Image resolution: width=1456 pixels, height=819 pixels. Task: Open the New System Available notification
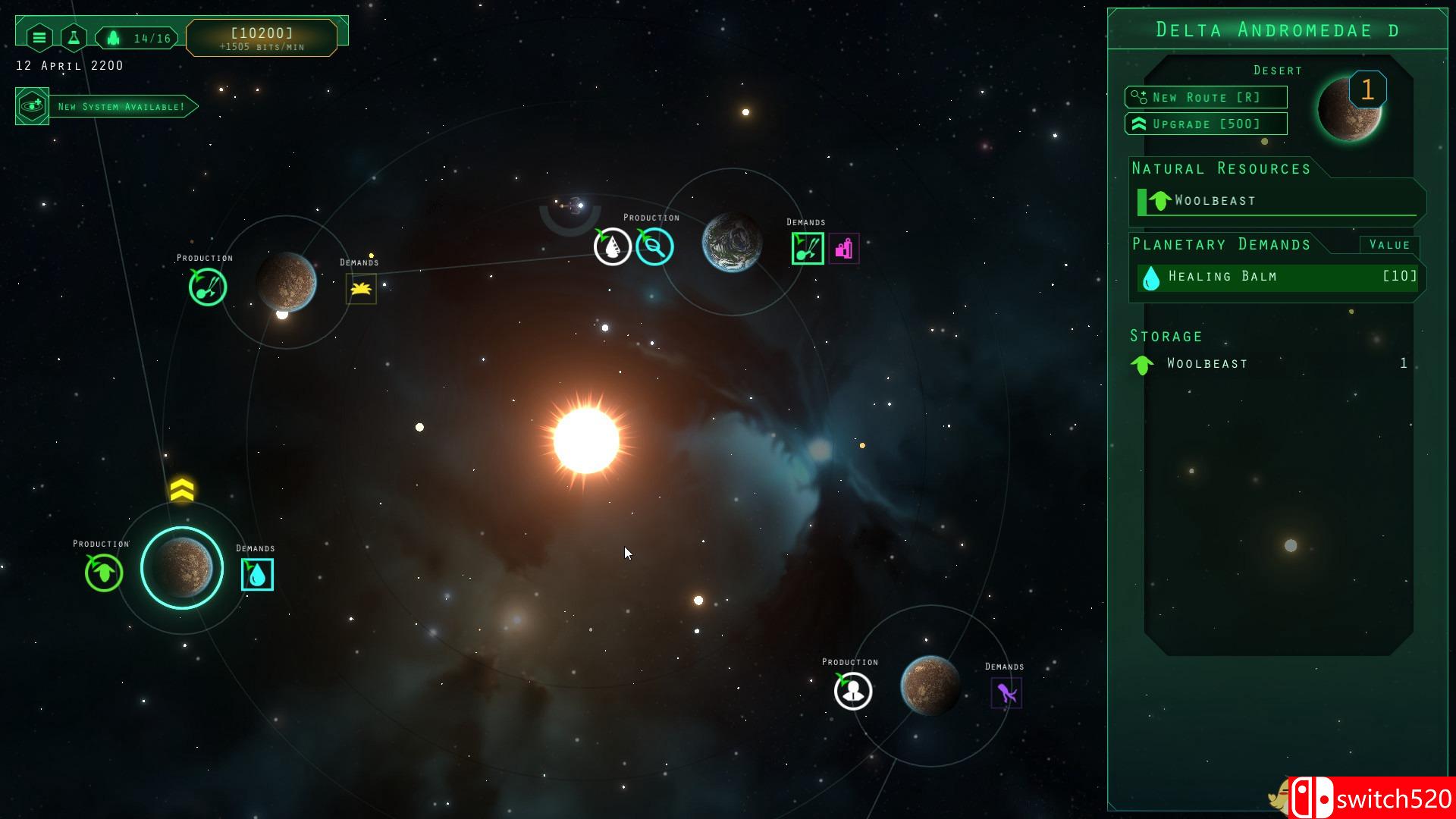(x=107, y=106)
